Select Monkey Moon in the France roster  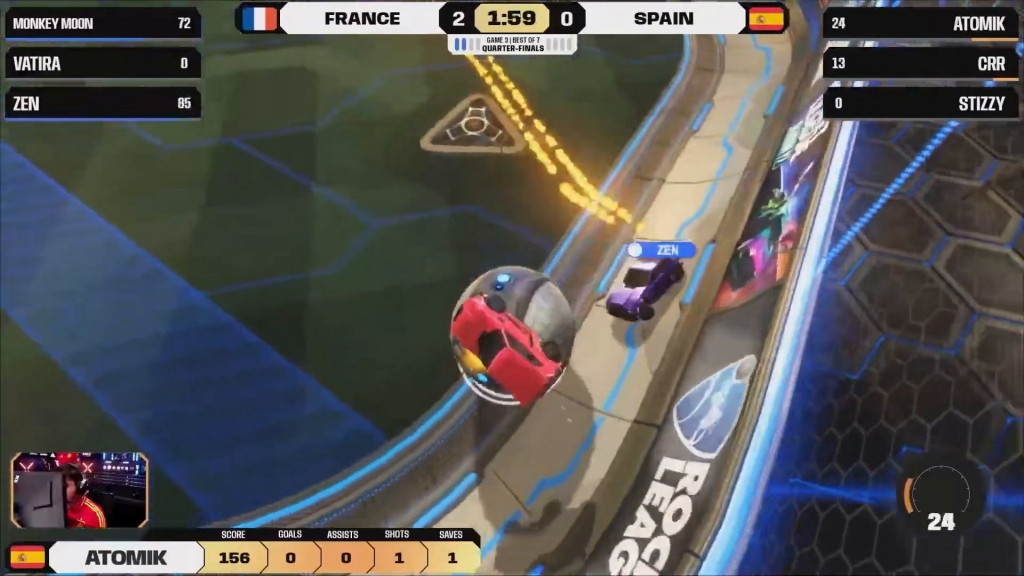tap(102, 23)
